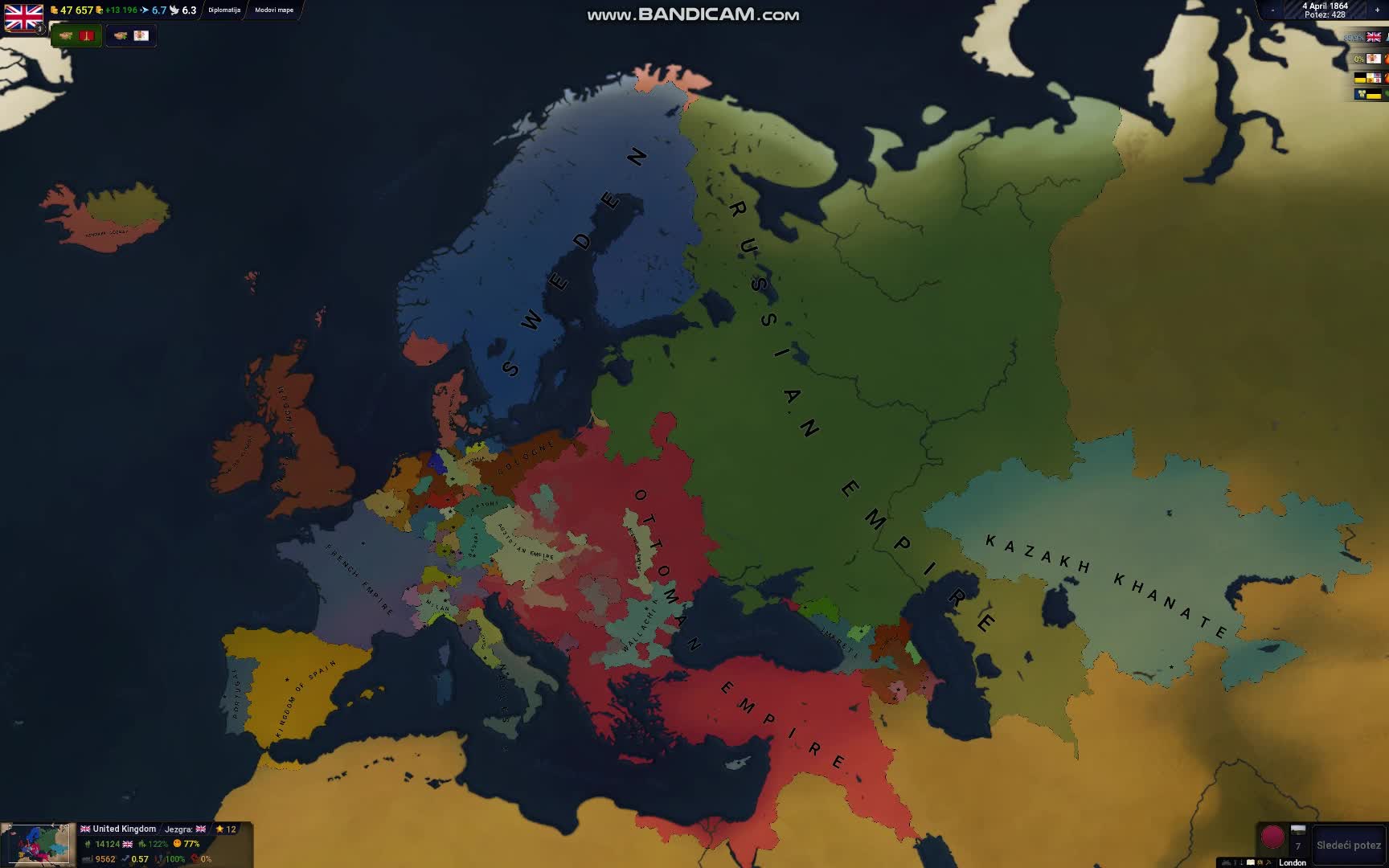This screenshot has height=868, width=1389.
Task: Open the Modovi mape menu
Action: pos(273,11)
